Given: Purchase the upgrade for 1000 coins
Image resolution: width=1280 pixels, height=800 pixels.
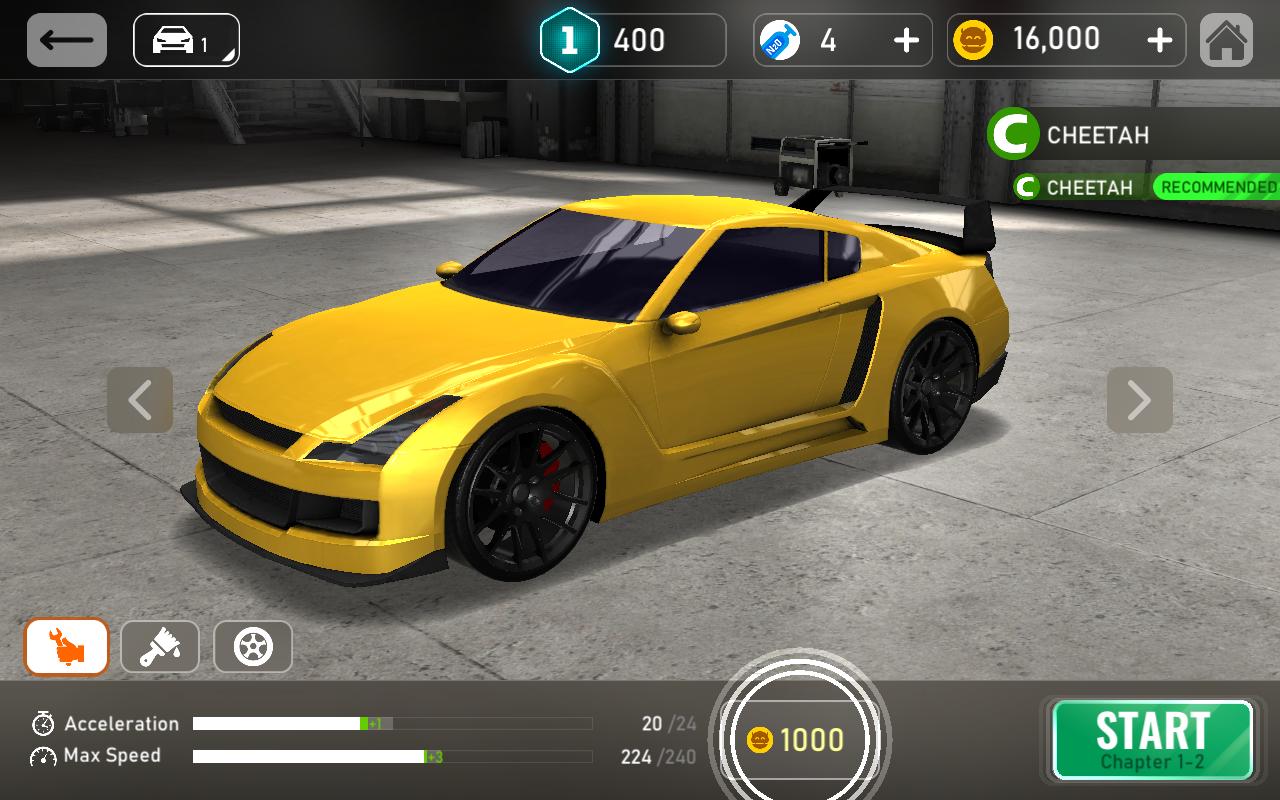Looking at the screenshot, I should [799, 740].
